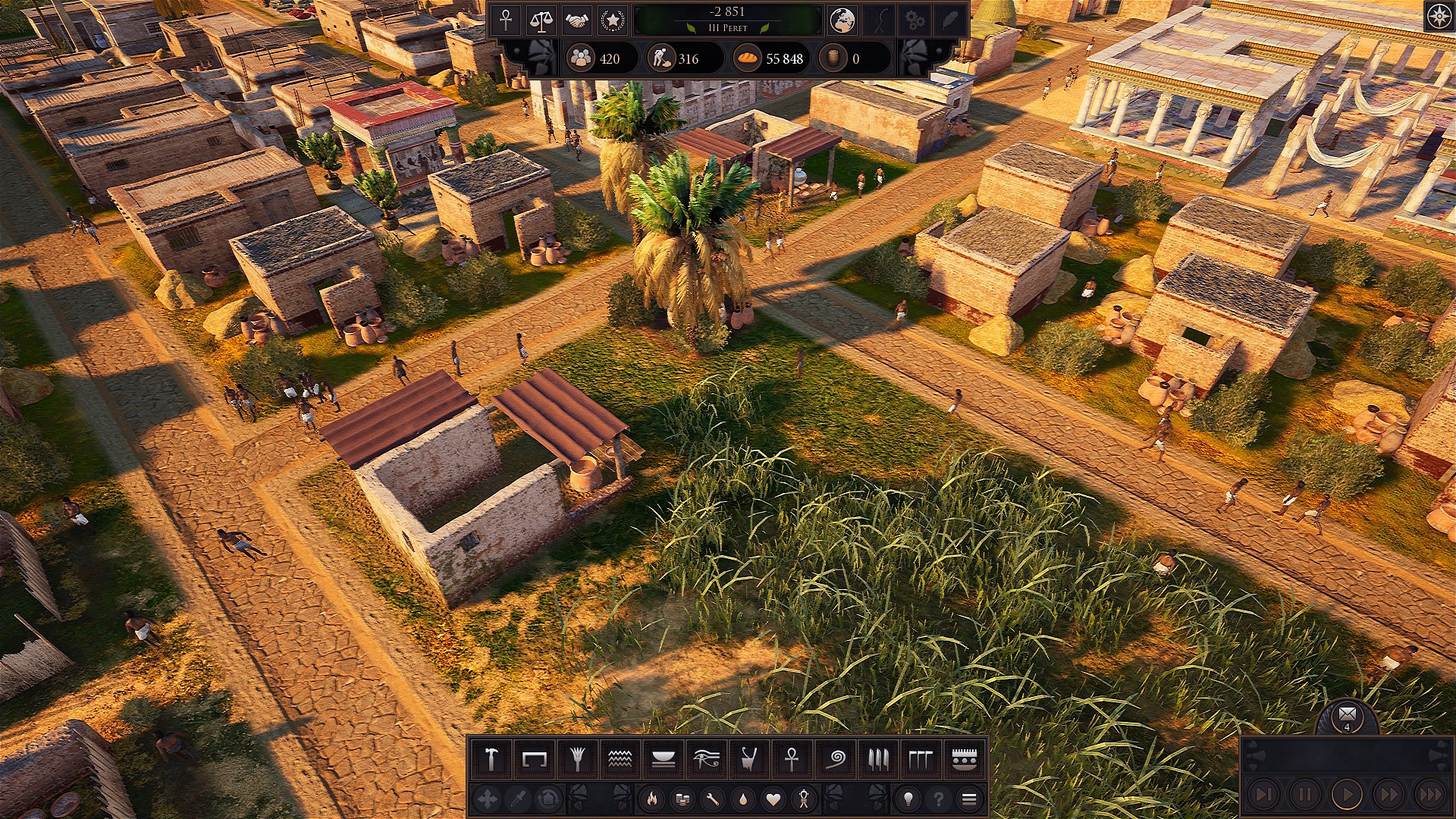Enable the water droplet overlay

click(742, 799)
